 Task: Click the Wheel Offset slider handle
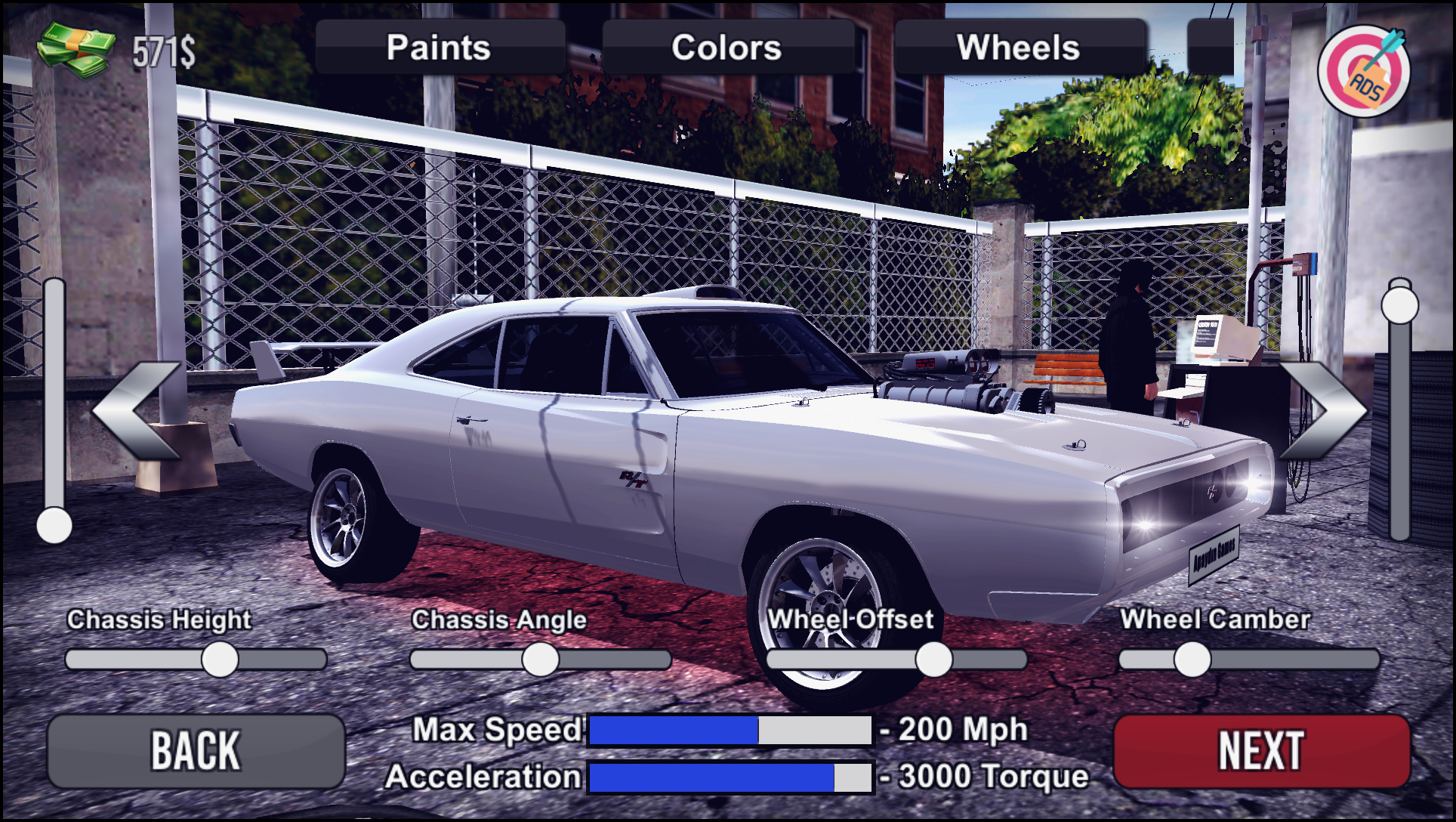point(933,660)
